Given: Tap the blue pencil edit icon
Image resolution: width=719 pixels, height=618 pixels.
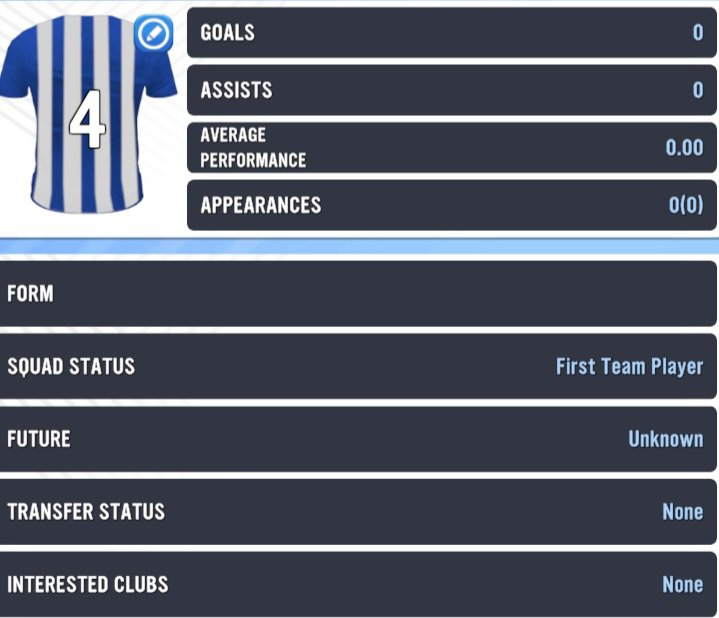Looking at the screenshot, I should [x=154, y=34].
